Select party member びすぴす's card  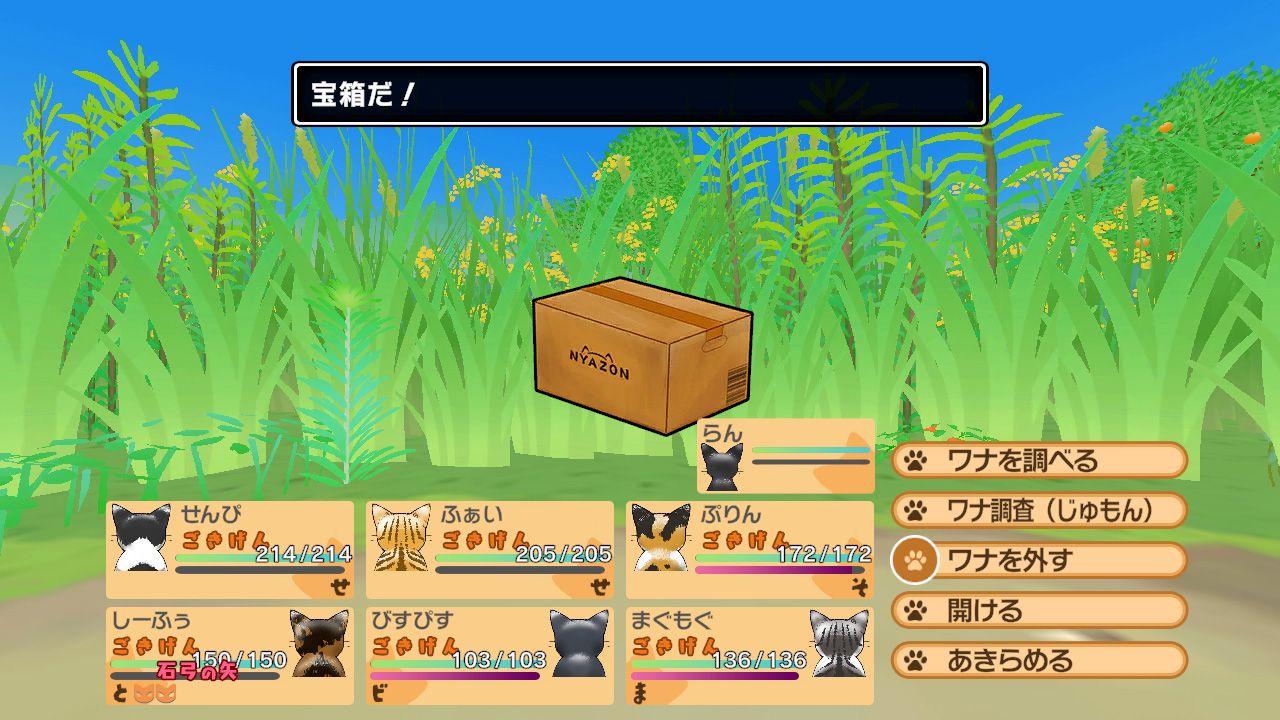(x=490, y=655)
